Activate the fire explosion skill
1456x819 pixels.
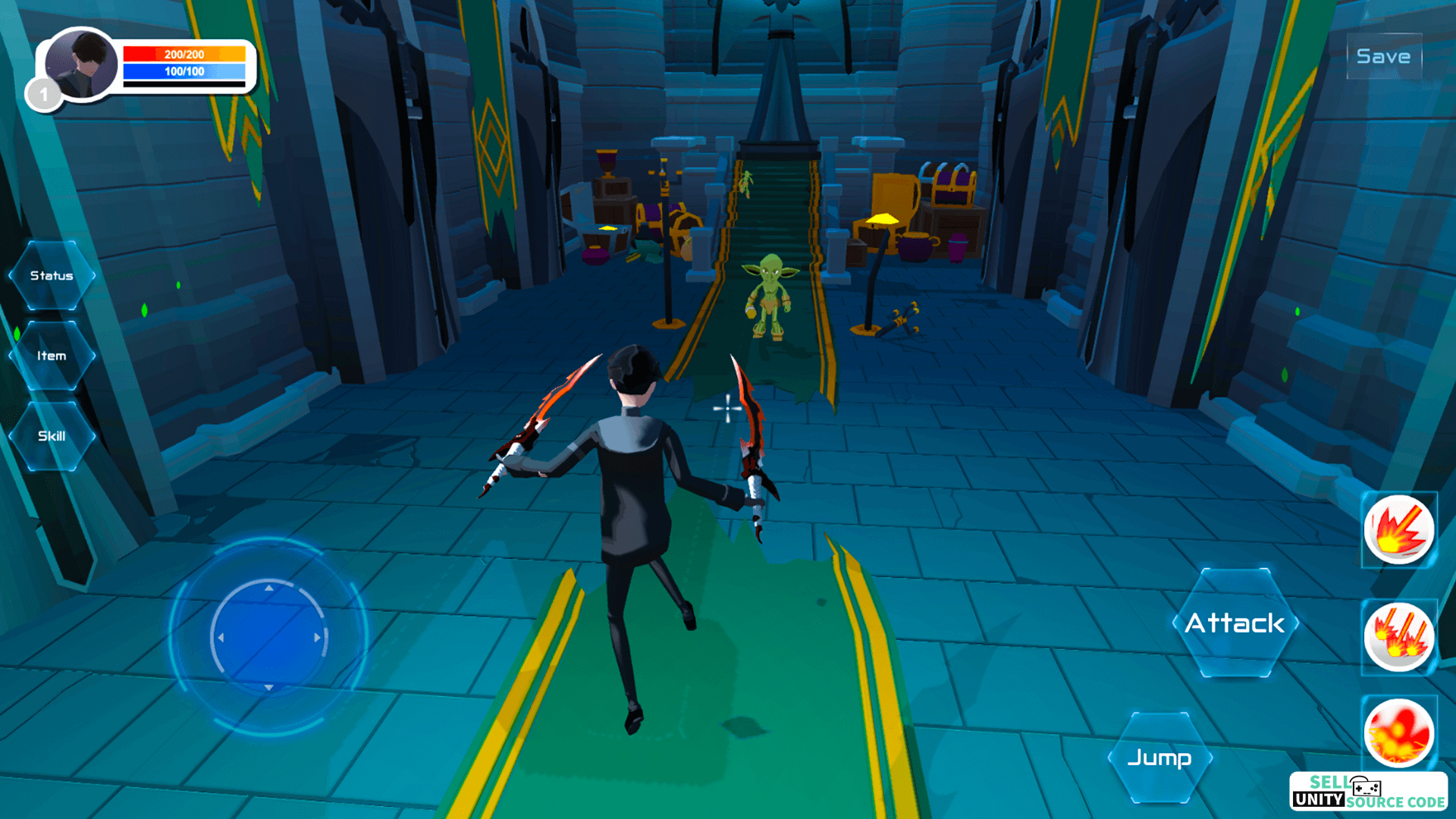pyautogui.click(x=1399, y=733)
